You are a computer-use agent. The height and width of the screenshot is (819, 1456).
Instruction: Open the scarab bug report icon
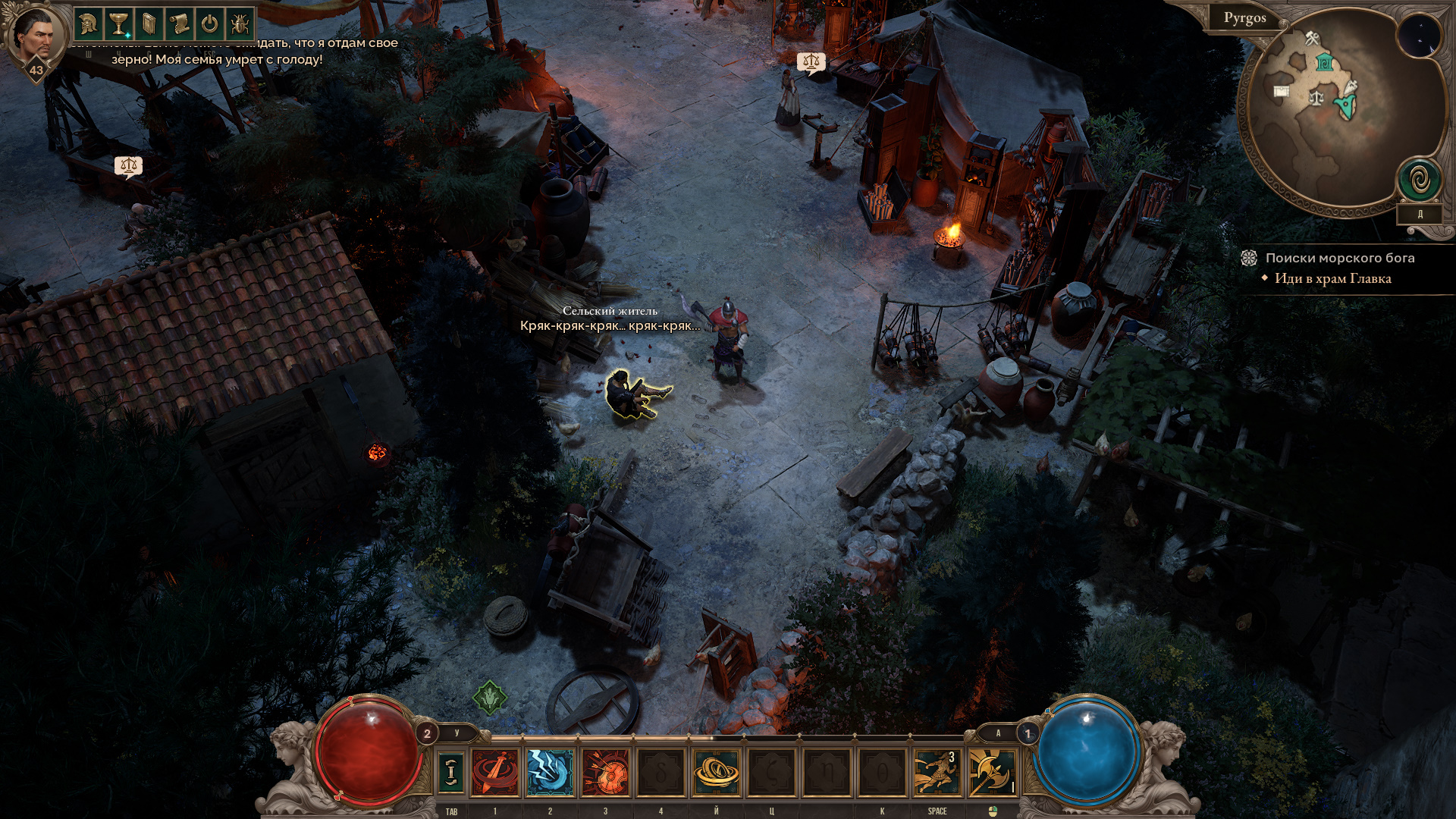coord(240,25)
